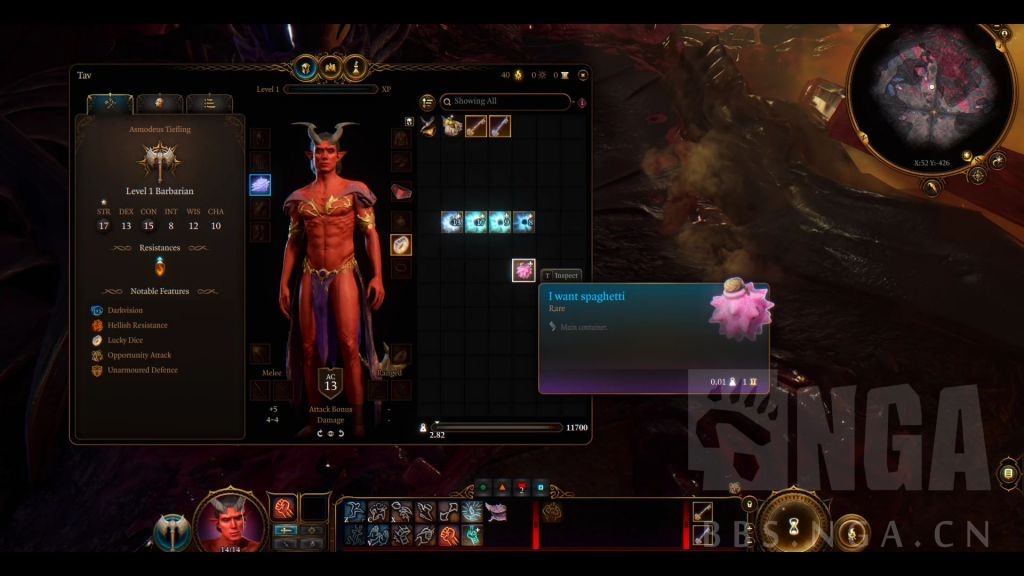Click the inventory search field "Showing All"

click(505, 101)
